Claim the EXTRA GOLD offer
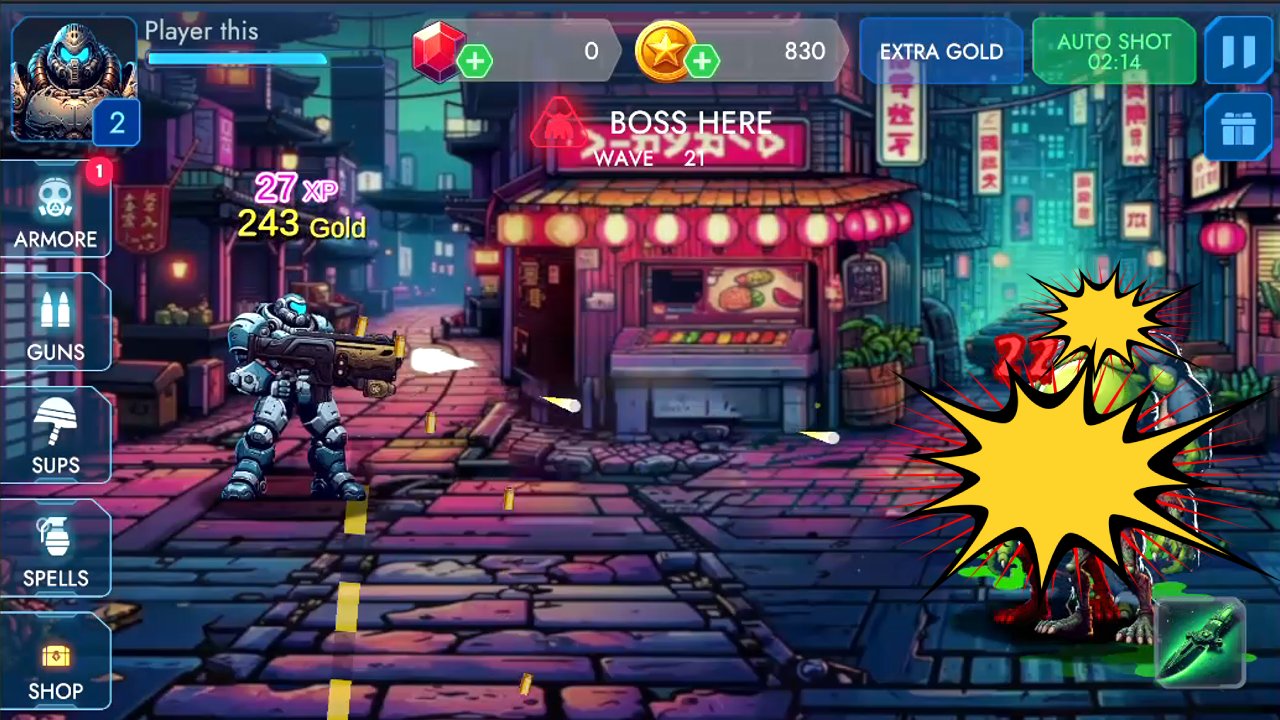This screenshot has width=1280, height=720. [940, 50]
